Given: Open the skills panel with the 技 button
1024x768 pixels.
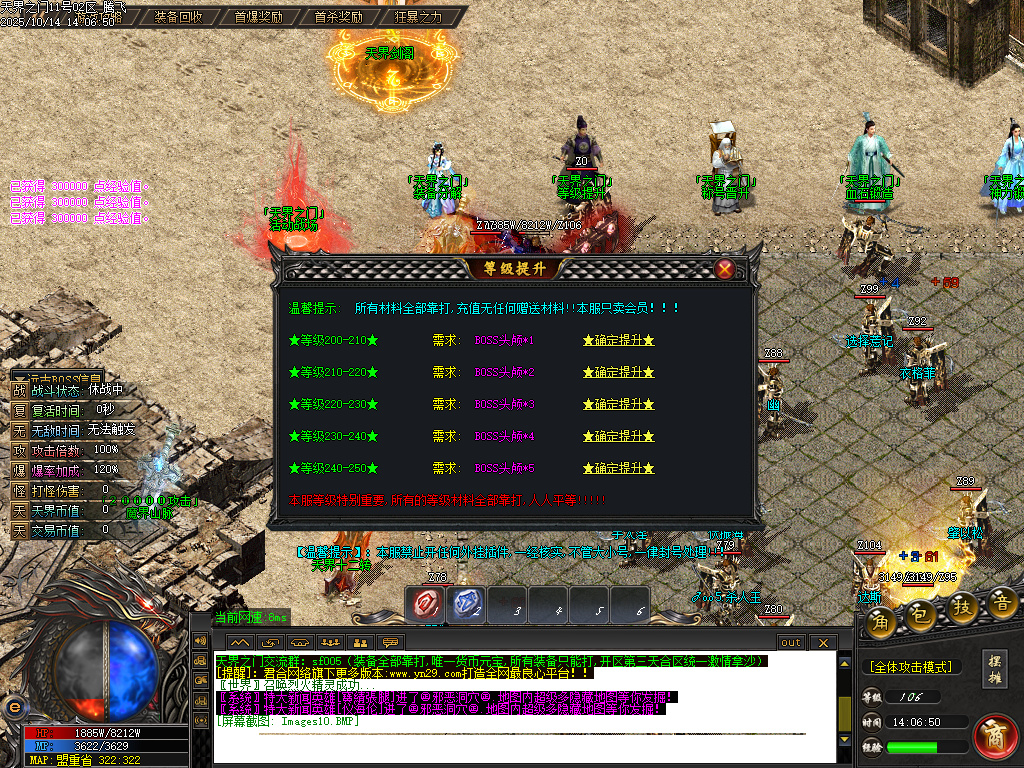Looking at the screenshot, I should 963,608.
